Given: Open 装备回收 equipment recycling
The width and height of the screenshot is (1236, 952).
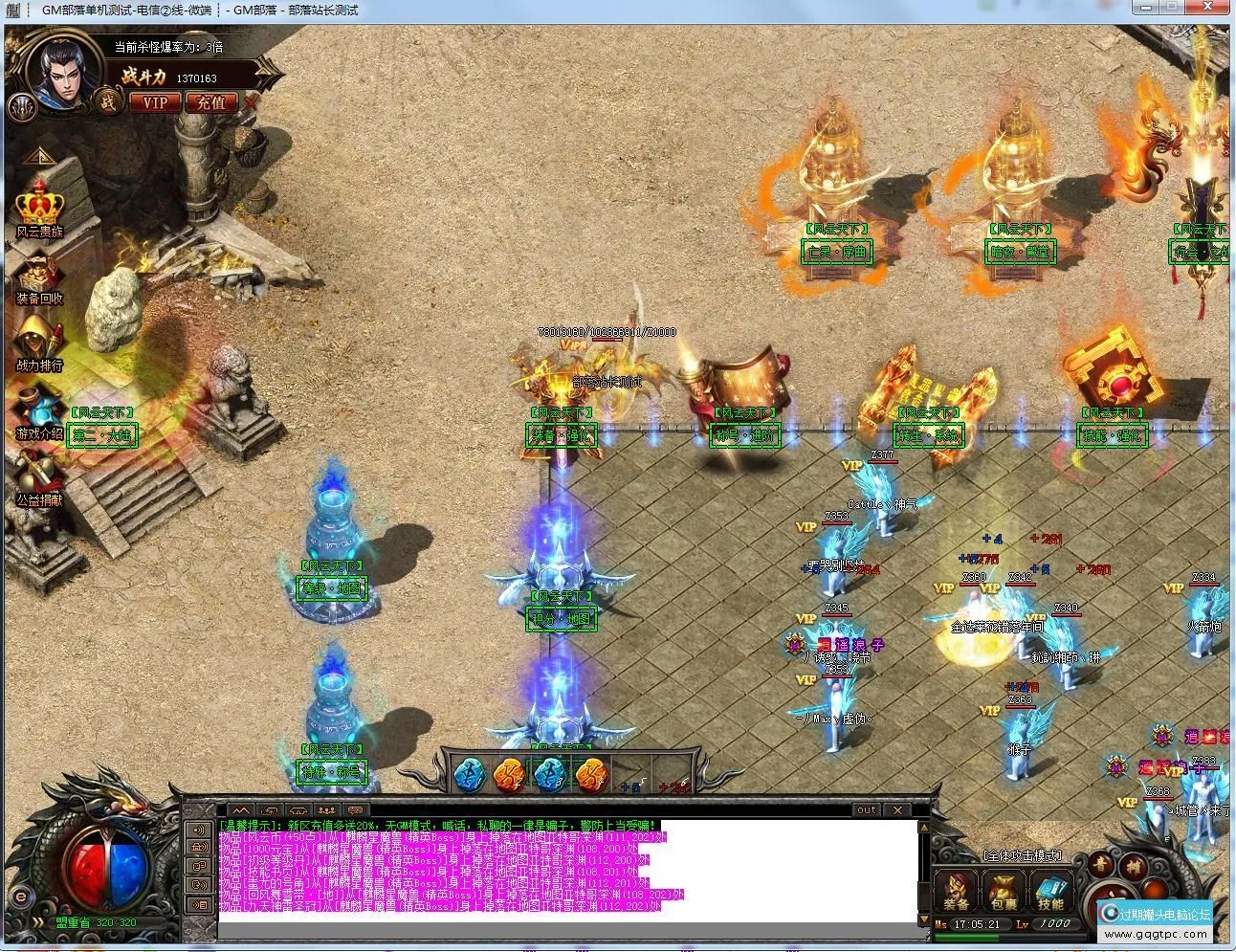Looking at the screenshot, I should tap(39, 277).
